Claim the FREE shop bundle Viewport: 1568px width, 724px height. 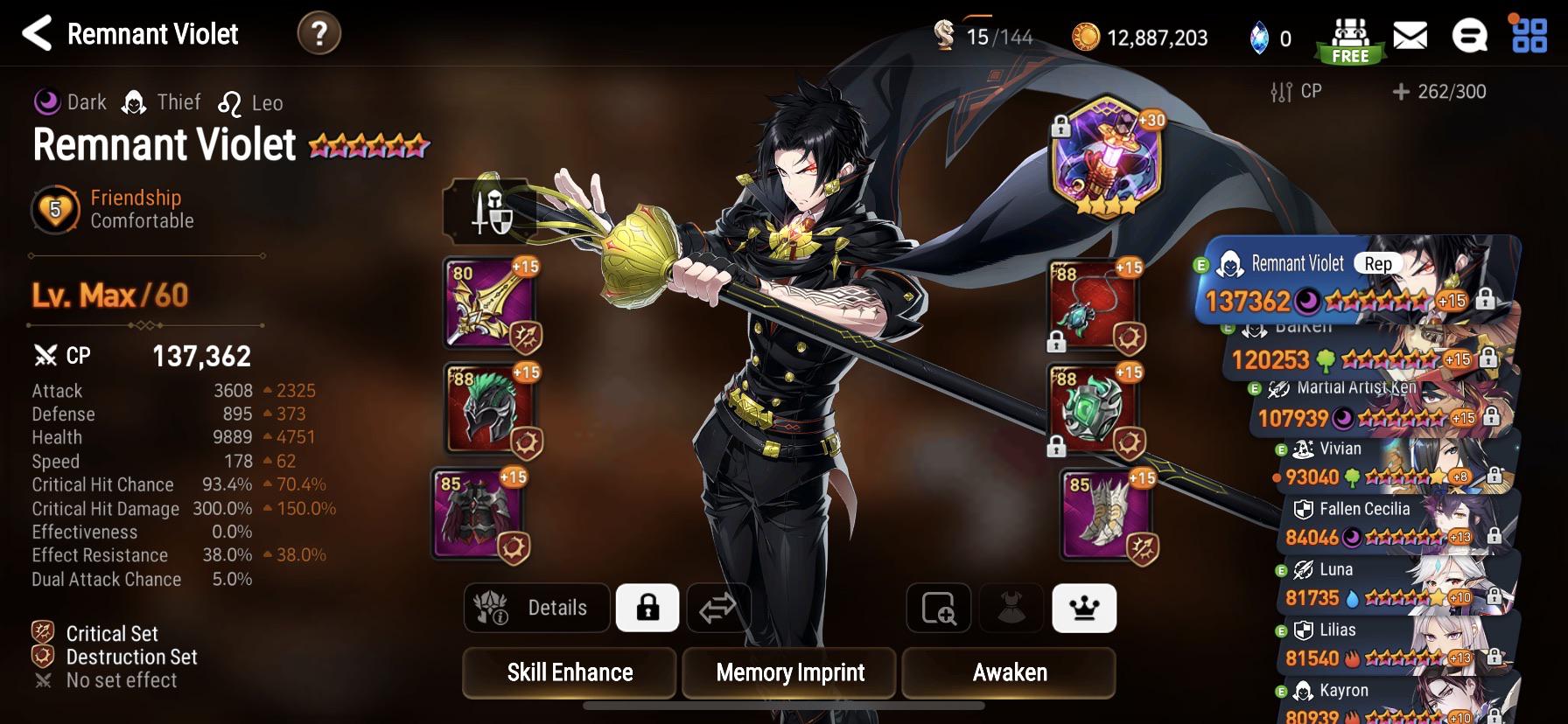click(x=1349, y=36)
